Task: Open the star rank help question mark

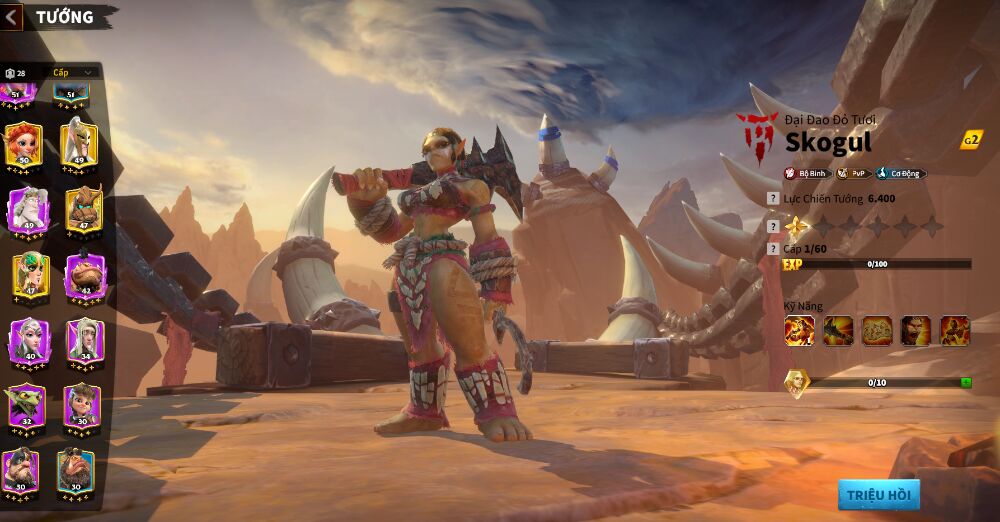Action: [773, 226]
